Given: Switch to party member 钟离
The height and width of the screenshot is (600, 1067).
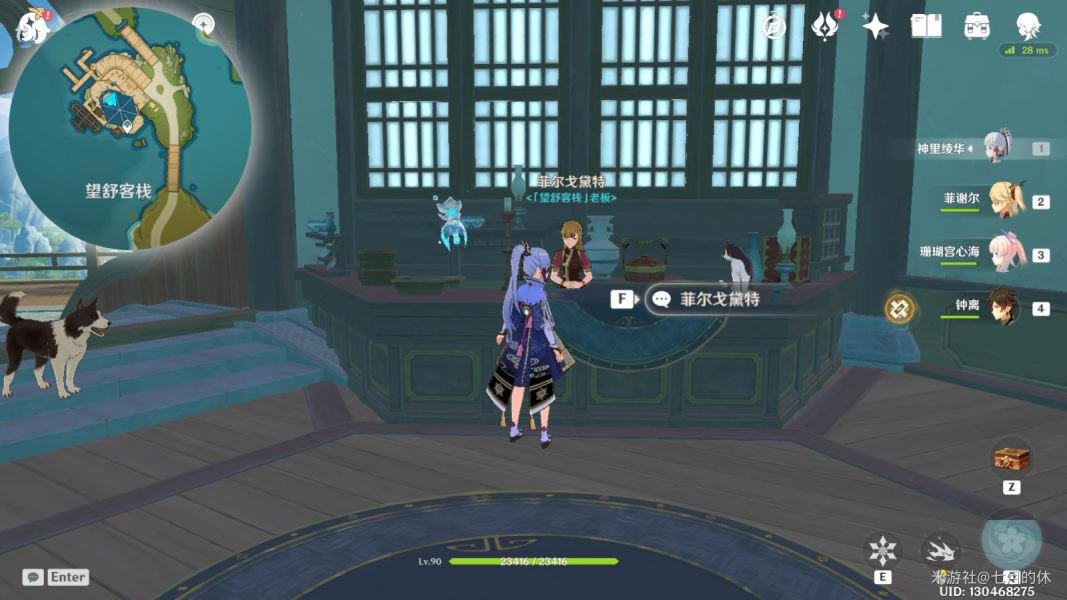Looking at the screenshot, I should [1004, 307].
